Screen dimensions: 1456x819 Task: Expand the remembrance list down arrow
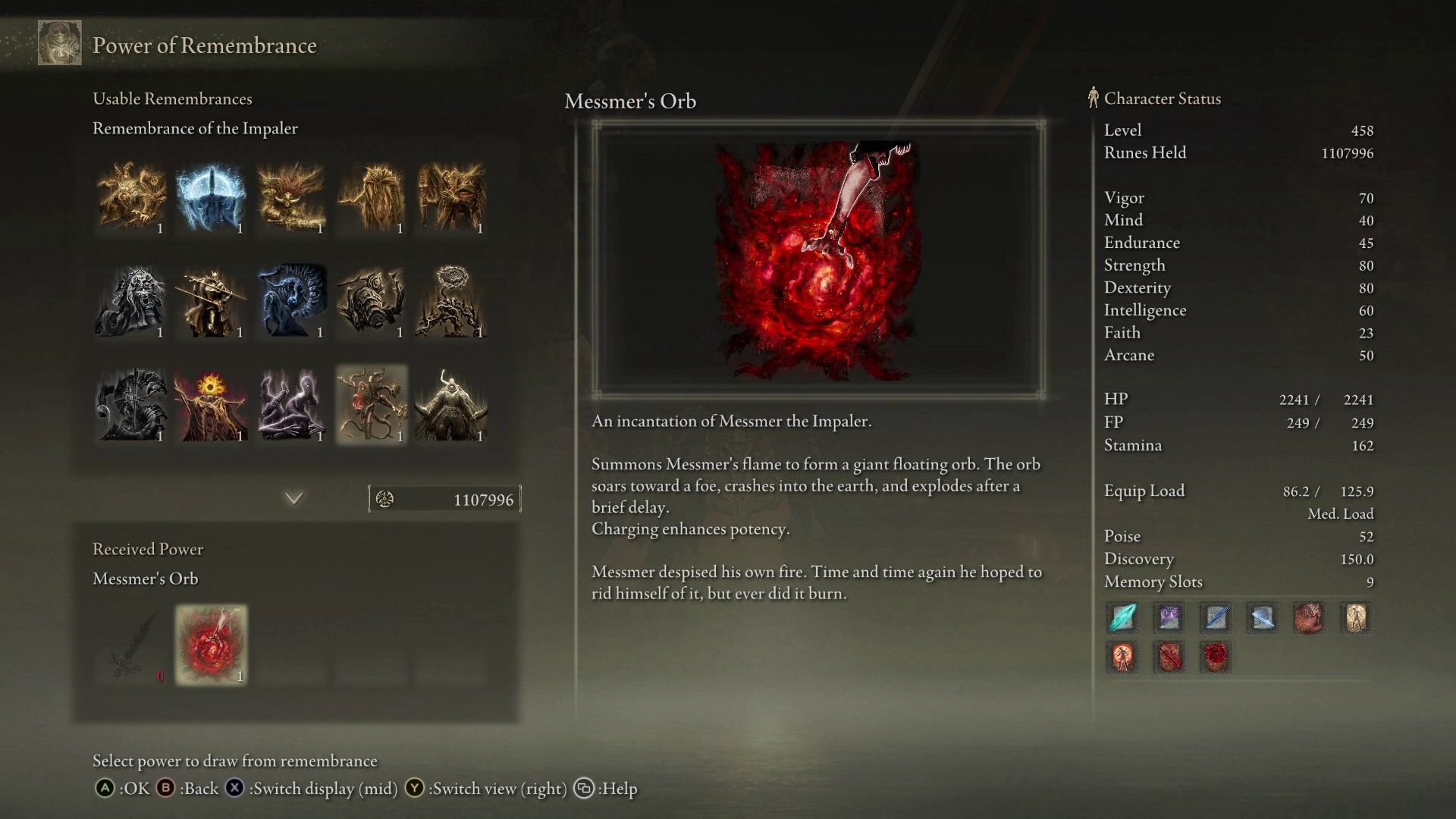(293, 498)
